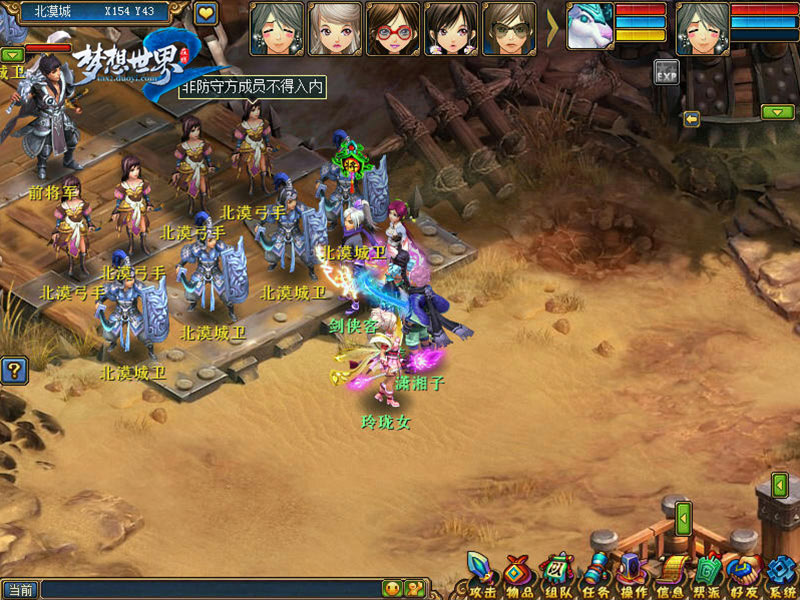Click the white pet portrait
The image size is (800, 600).
coord(590,27)
